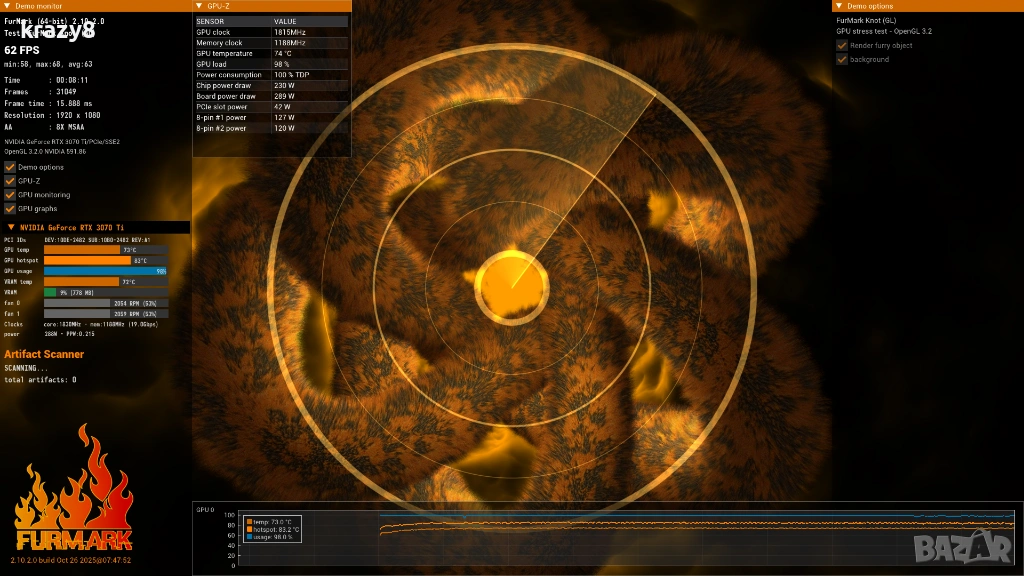
Task: Collapse the NVIDIA GeForce RTX 3070 Ti section
Action: click(x=11, y=228)
